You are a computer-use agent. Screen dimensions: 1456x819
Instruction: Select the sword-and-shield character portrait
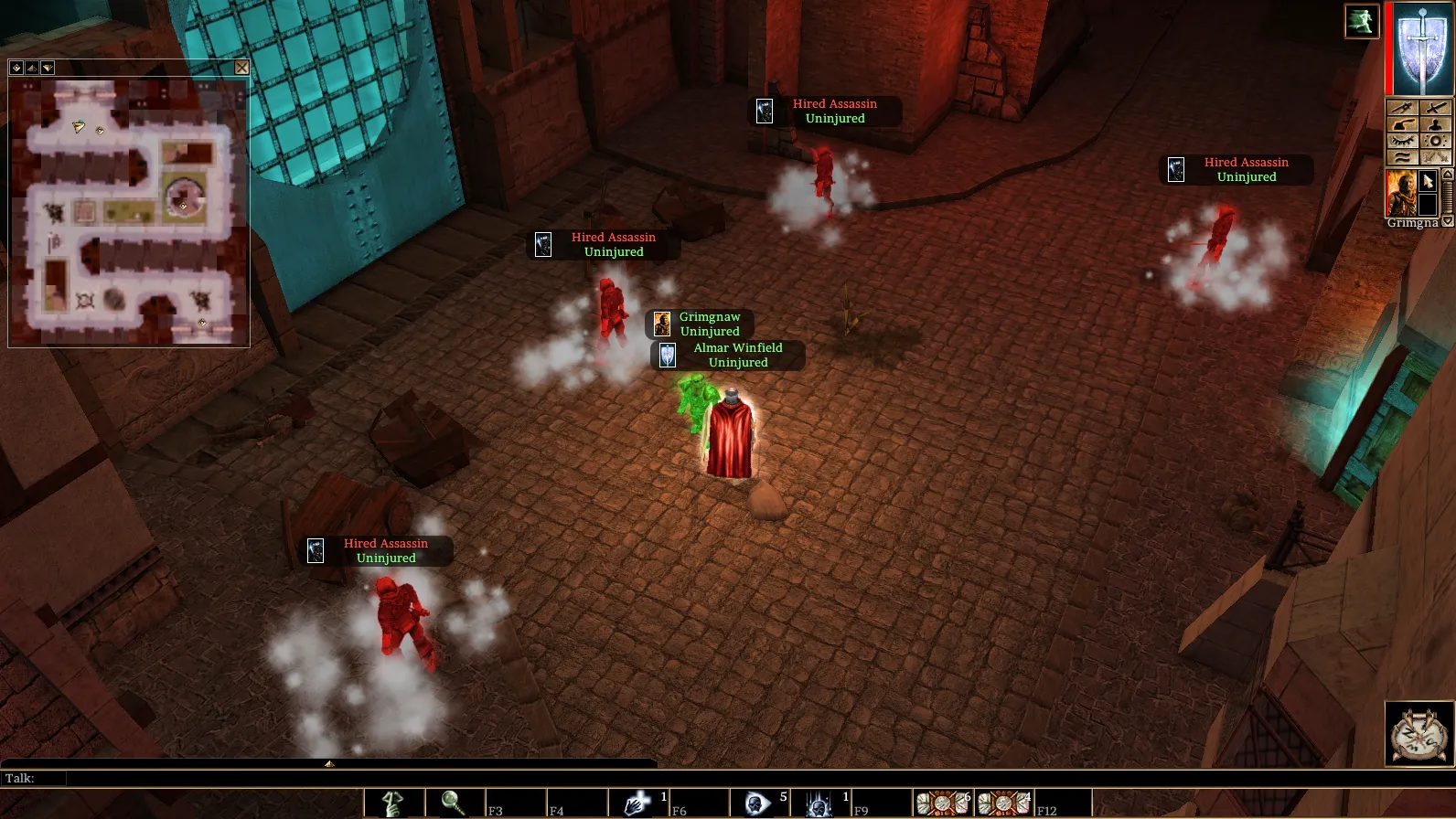tap(1422, 48)
